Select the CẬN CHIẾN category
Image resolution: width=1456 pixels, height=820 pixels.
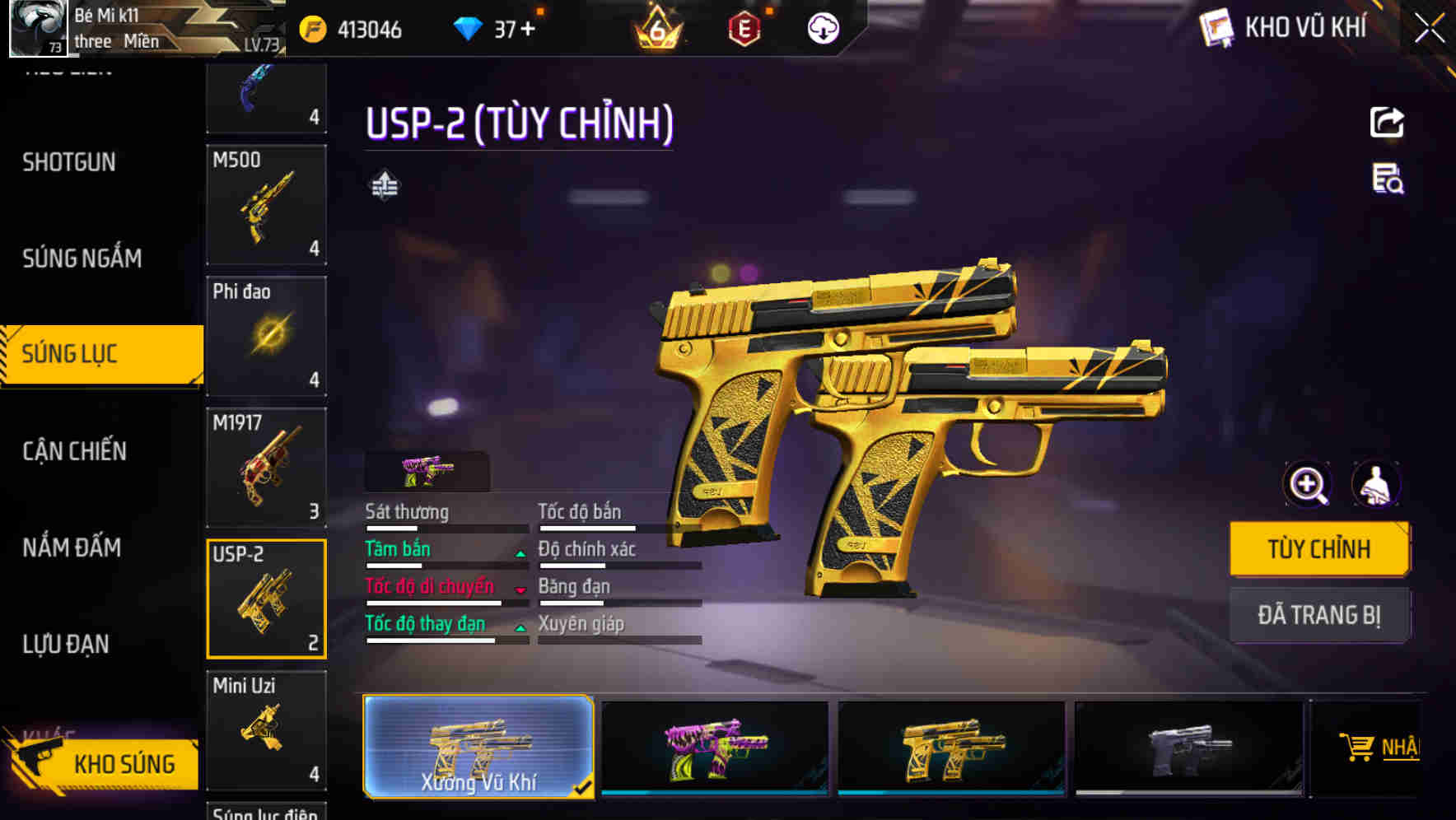73,451
